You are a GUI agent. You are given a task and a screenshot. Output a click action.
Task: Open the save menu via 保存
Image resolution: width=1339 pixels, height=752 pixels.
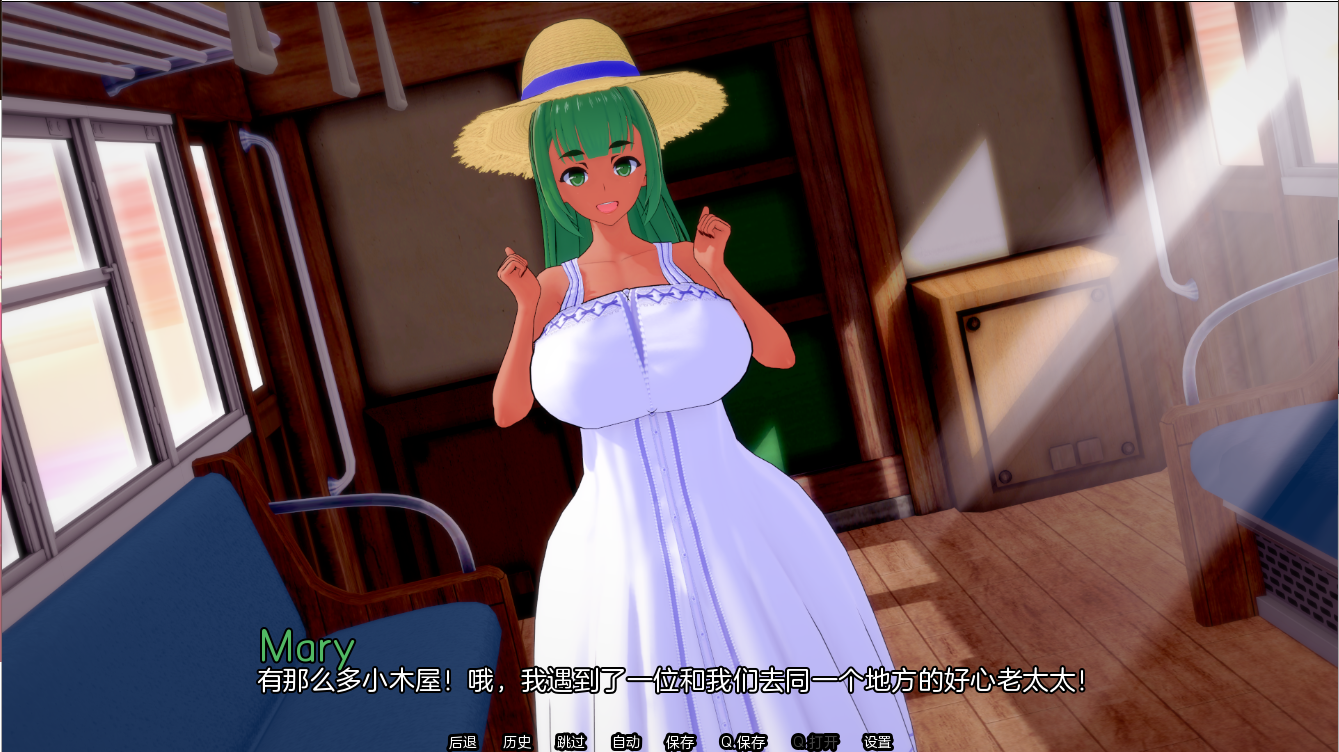678,743
